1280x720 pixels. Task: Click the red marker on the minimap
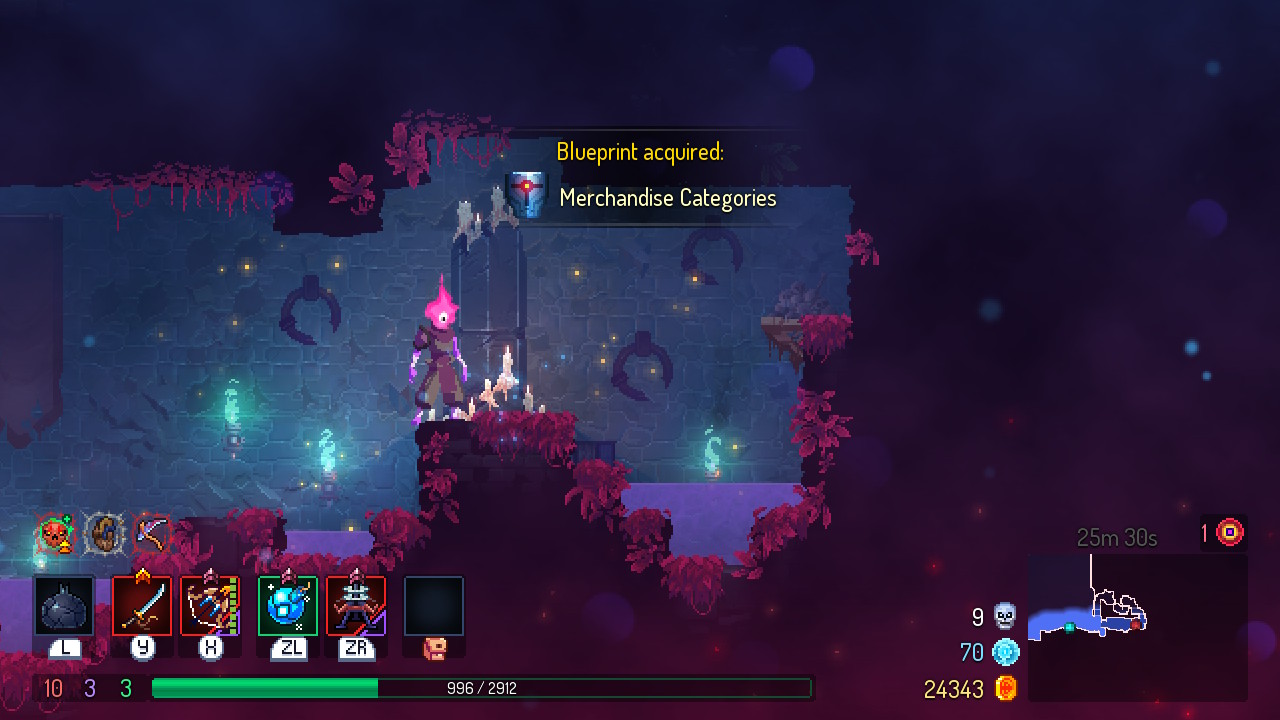1135,624
